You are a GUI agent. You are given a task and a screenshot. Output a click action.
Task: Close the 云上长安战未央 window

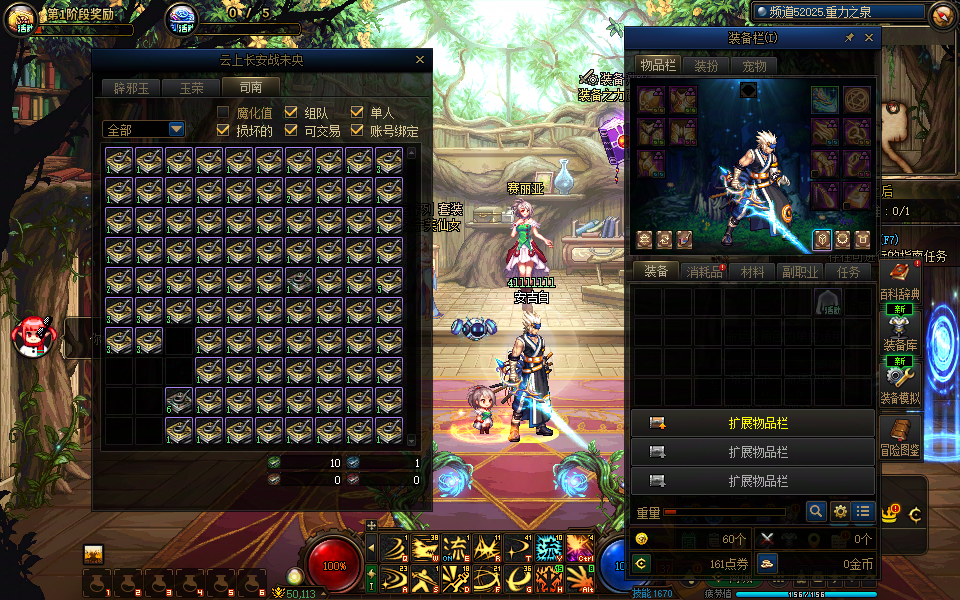420,60
